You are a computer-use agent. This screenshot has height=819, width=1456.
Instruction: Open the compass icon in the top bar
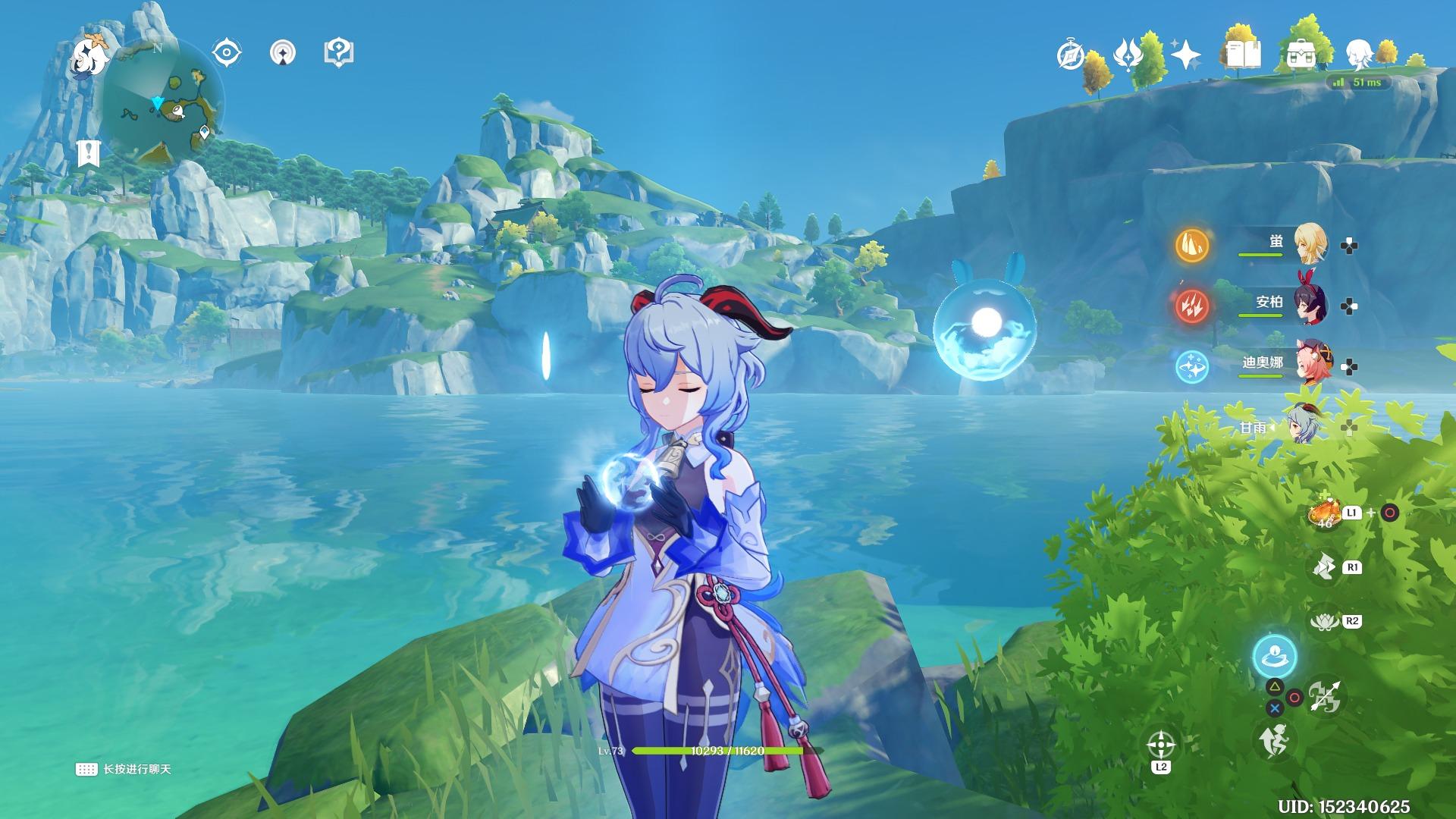[x=1071, y=55]
